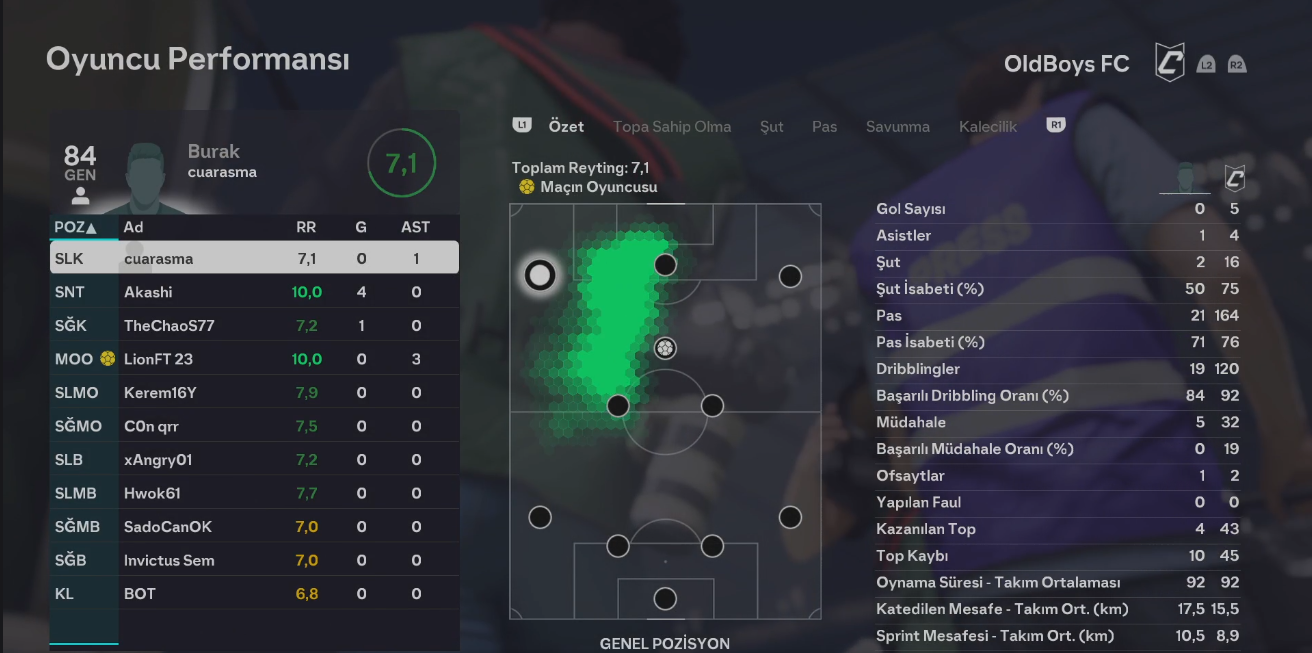Image resolution: width=1312 pixels, height=653 pixels.
Task: Select the BOT goalkeeper row
Action: pos(254,594)
